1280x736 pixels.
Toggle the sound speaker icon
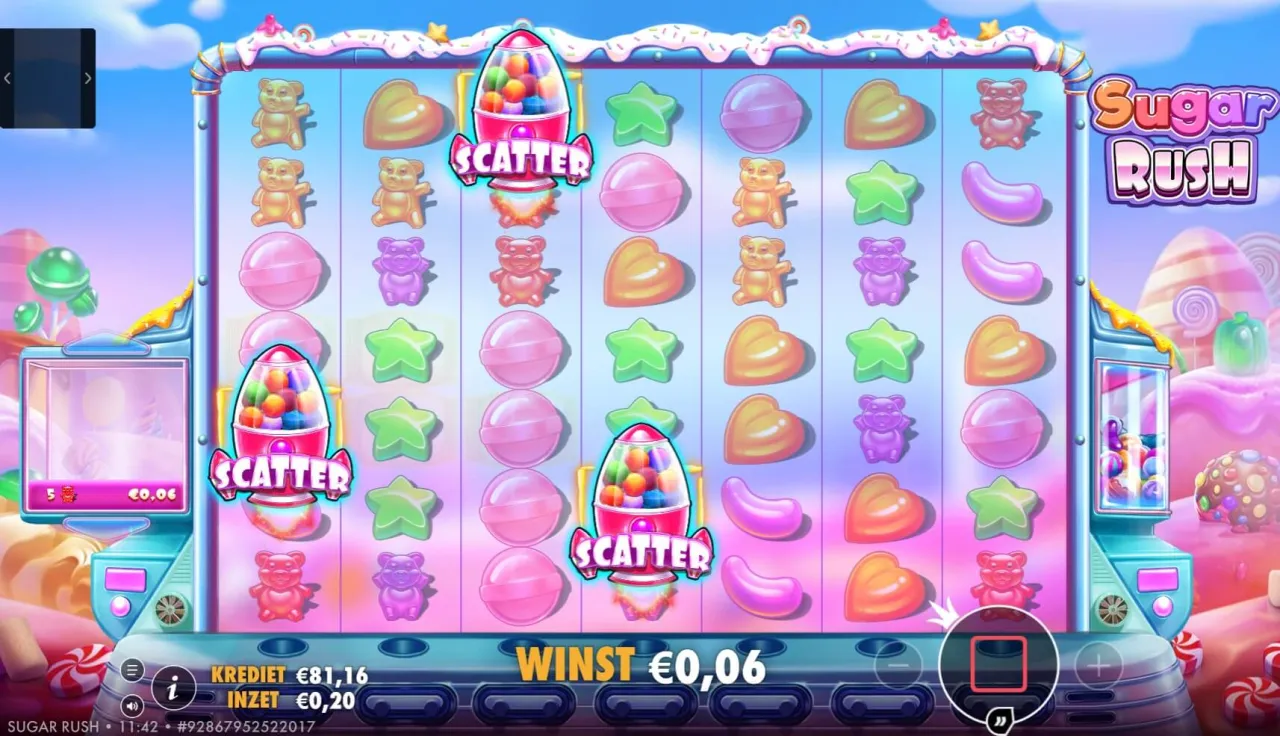tap(132, 703)
